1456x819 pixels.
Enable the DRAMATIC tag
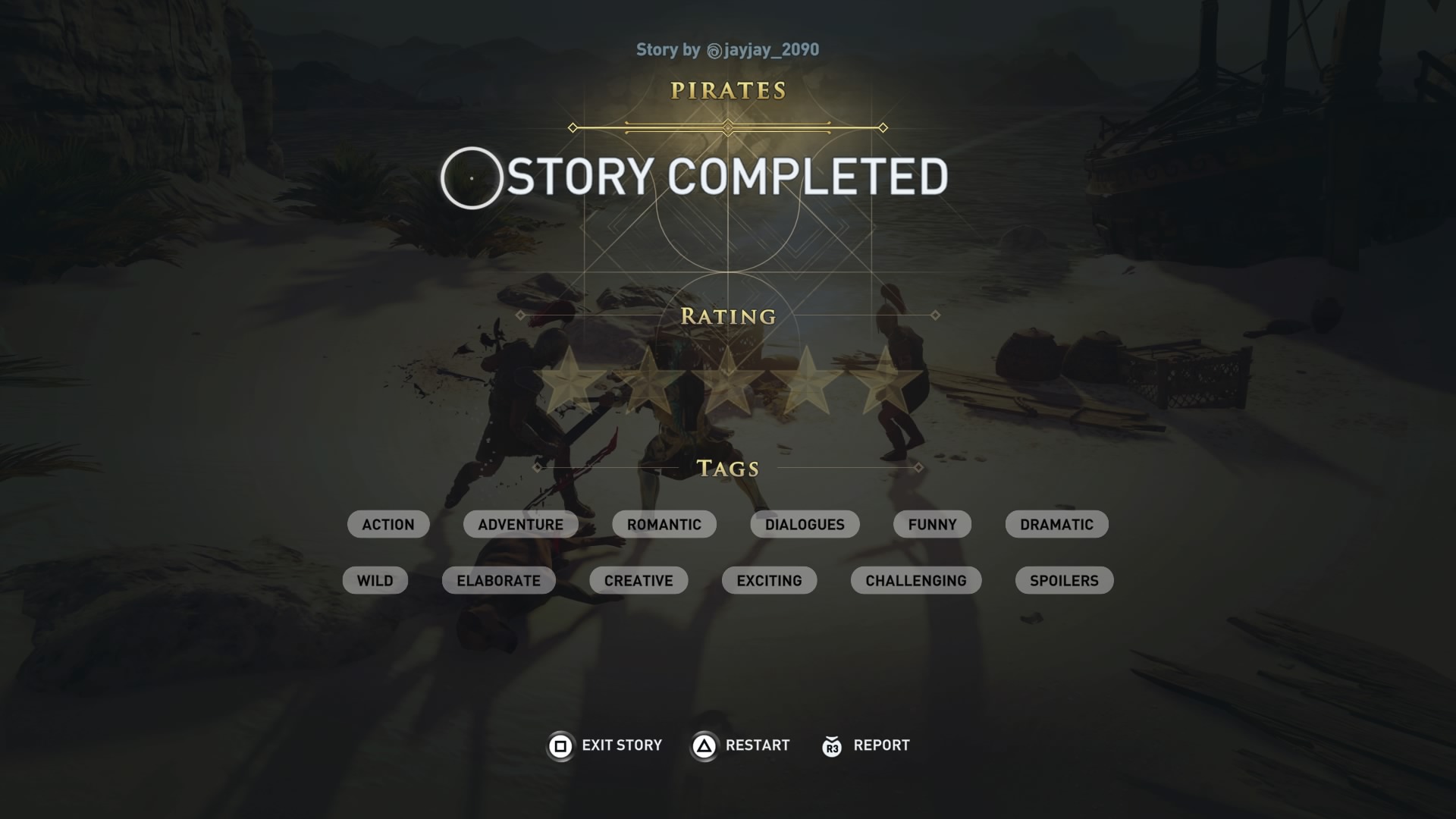[1056, 524]
